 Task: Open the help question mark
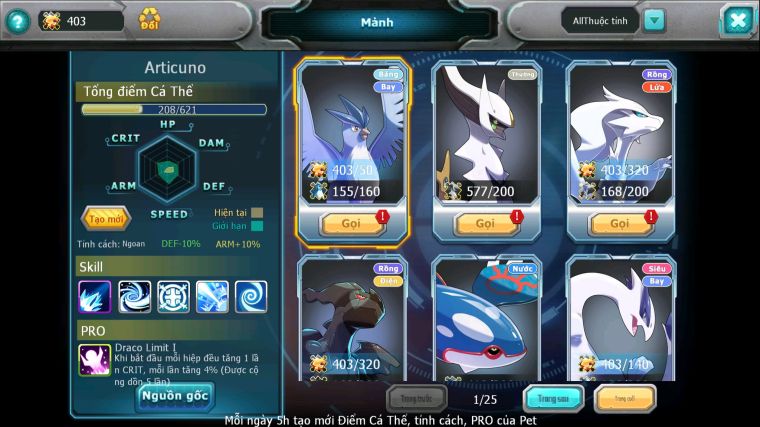click(17, 20)
